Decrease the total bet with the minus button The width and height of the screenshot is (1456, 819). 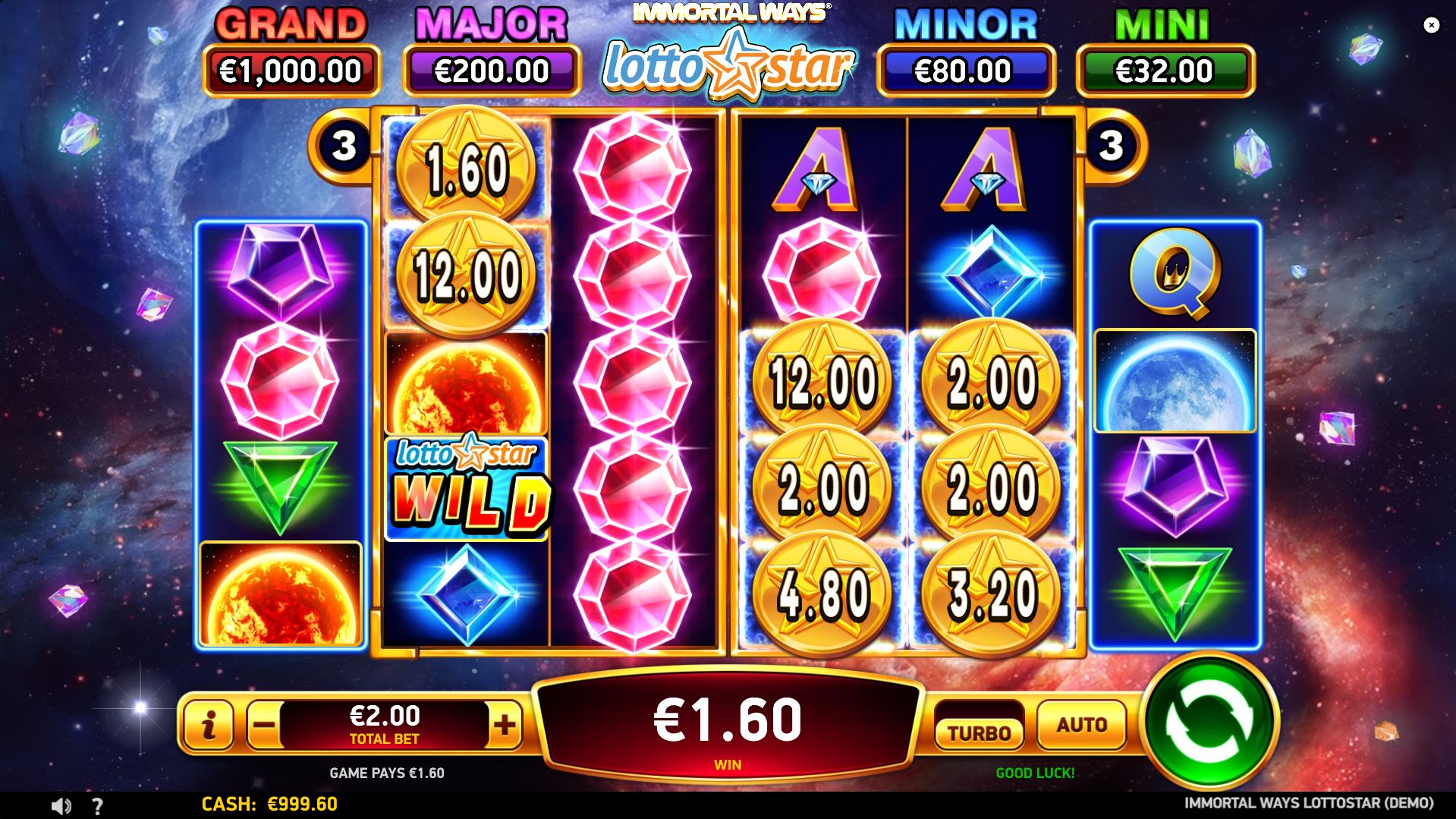[263, 725]
